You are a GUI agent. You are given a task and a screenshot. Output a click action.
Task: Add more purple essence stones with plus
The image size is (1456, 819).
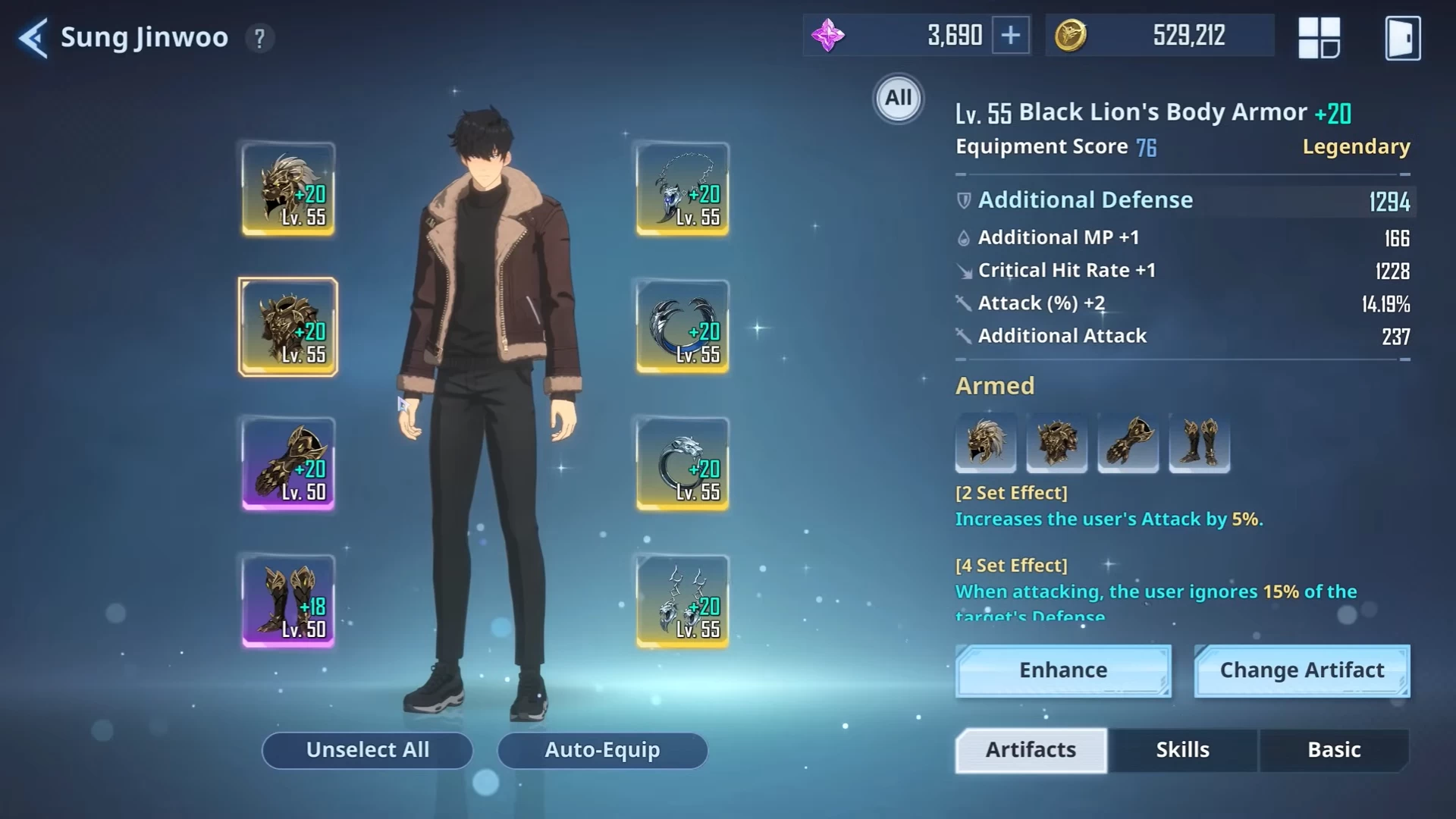tap(1011, 36)
